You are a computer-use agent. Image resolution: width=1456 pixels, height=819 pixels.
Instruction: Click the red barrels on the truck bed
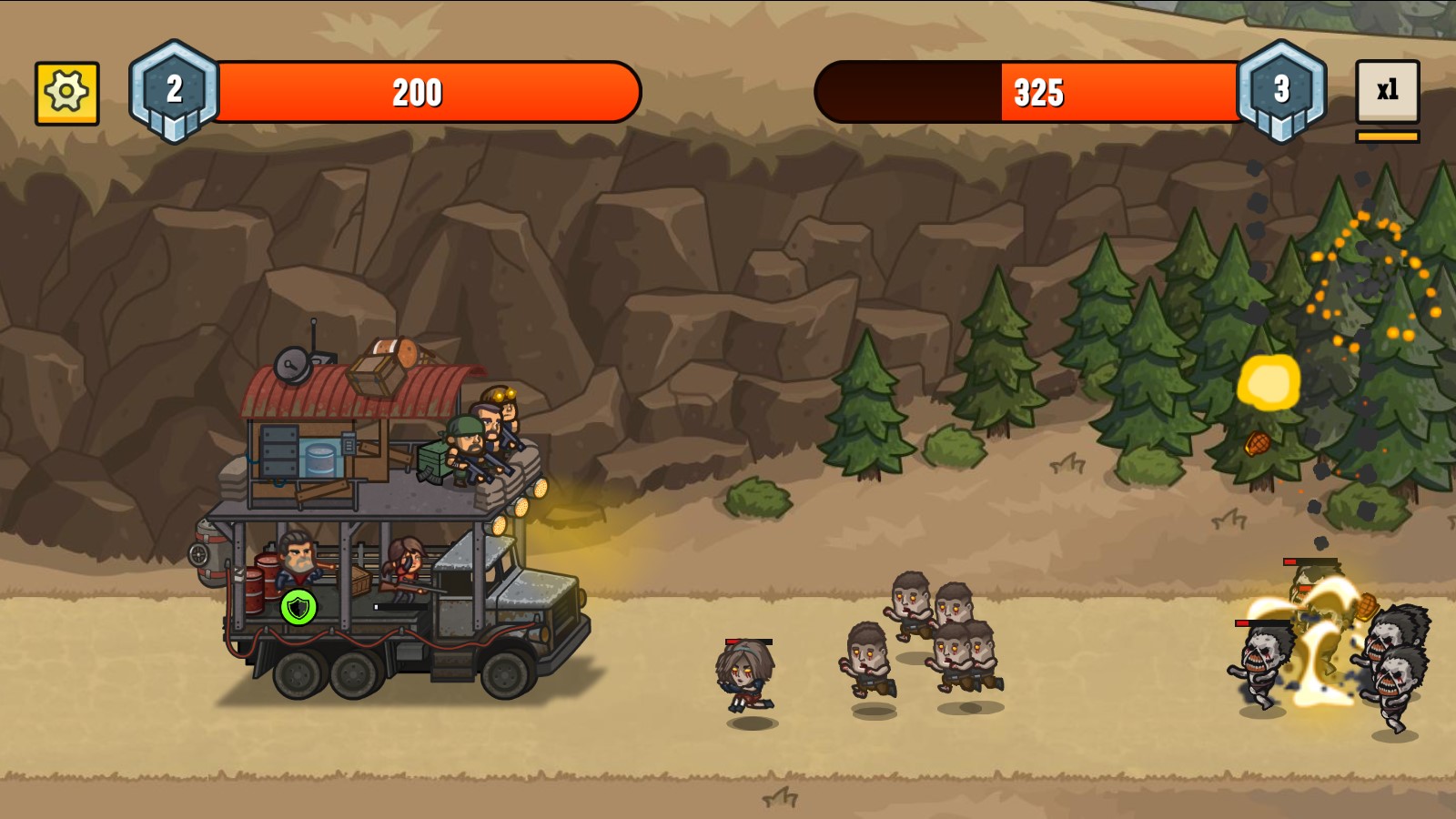tap(263, 580)
